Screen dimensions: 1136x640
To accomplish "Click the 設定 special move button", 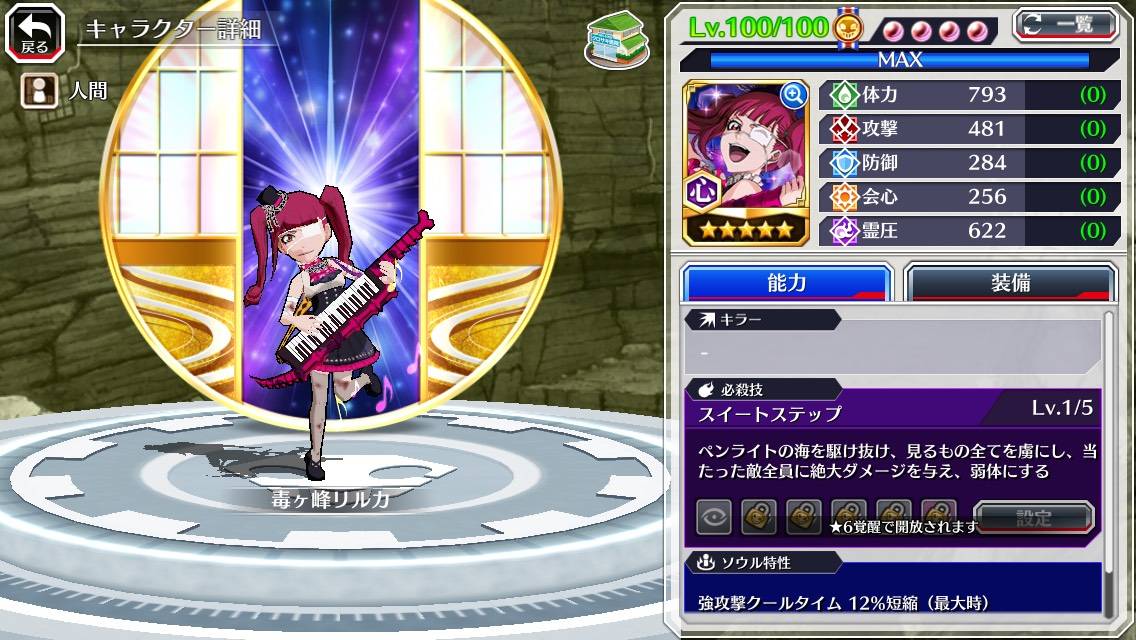I will point(1033,518).
